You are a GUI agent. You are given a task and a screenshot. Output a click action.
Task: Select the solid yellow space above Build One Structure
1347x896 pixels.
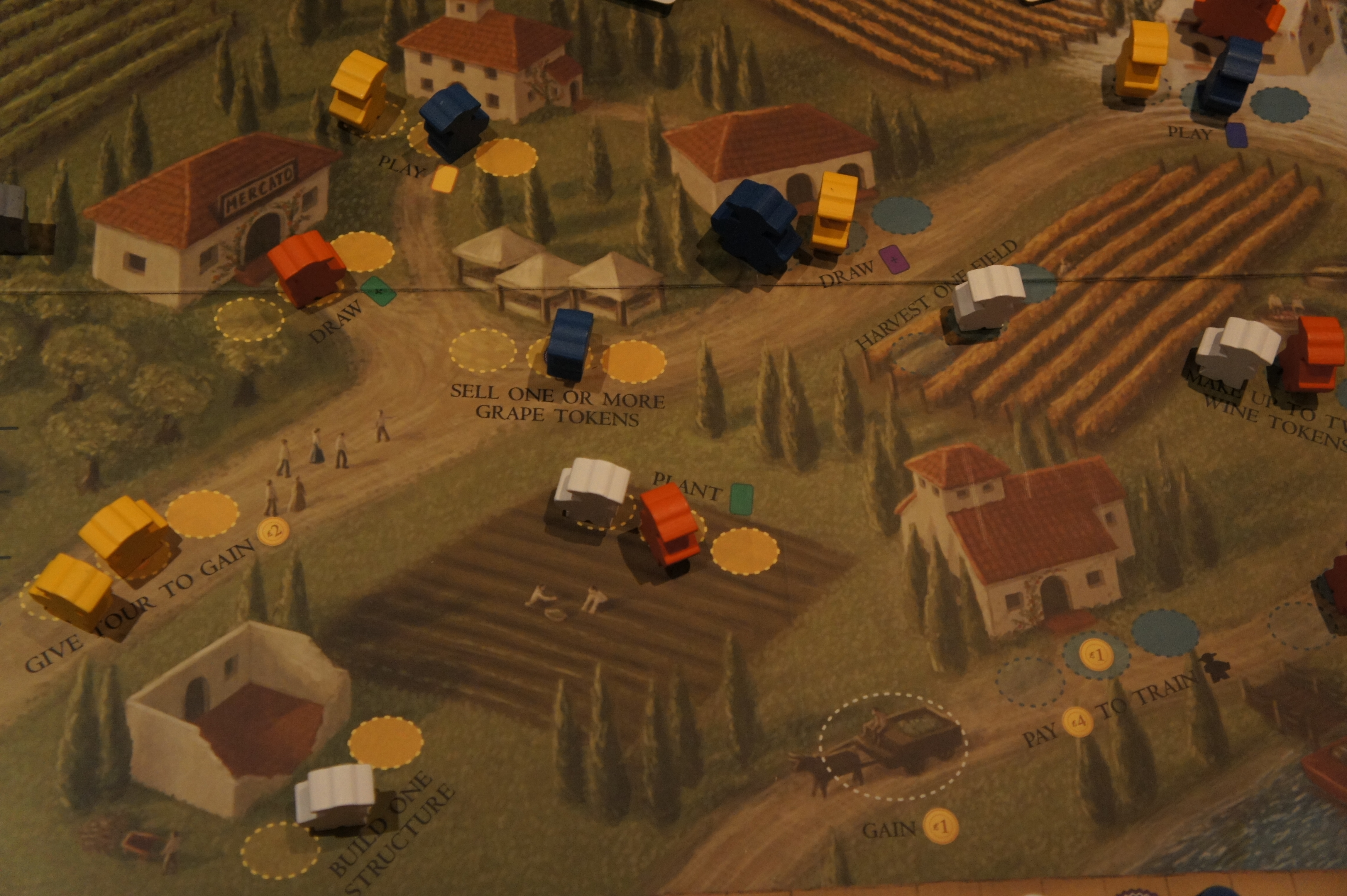[x=385, y=743]
